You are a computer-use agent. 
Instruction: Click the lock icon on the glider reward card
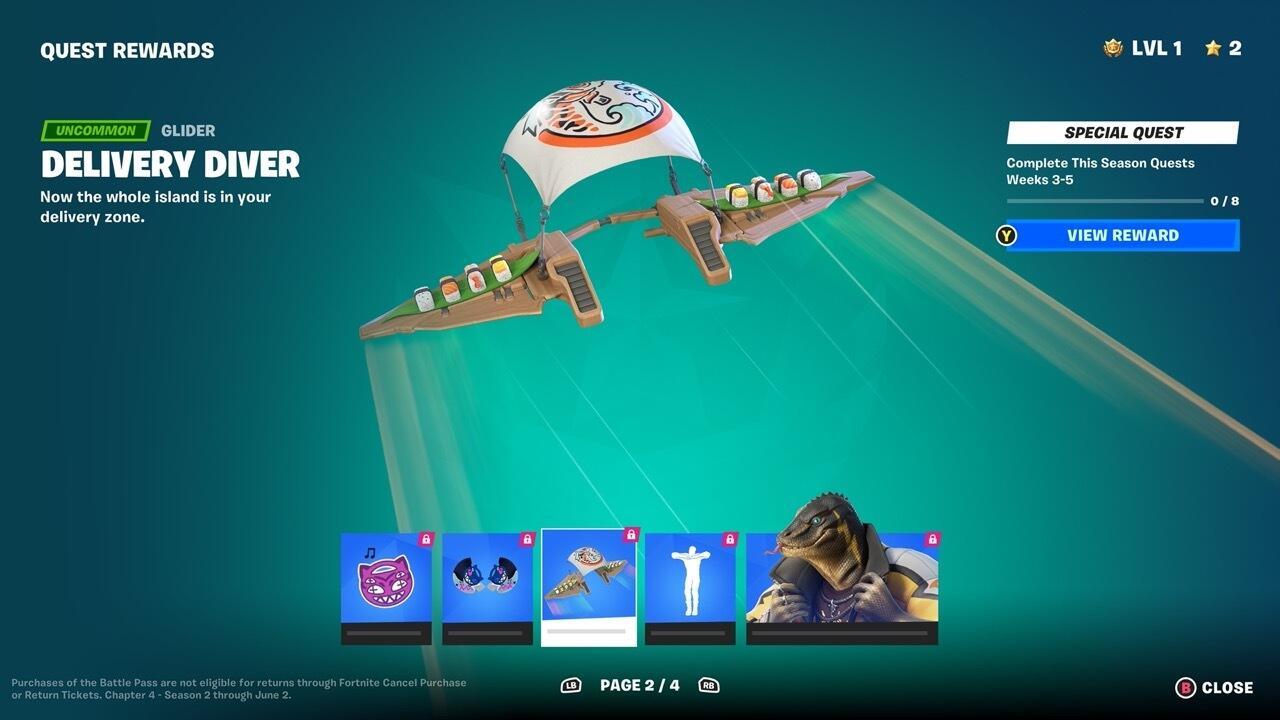629,536
